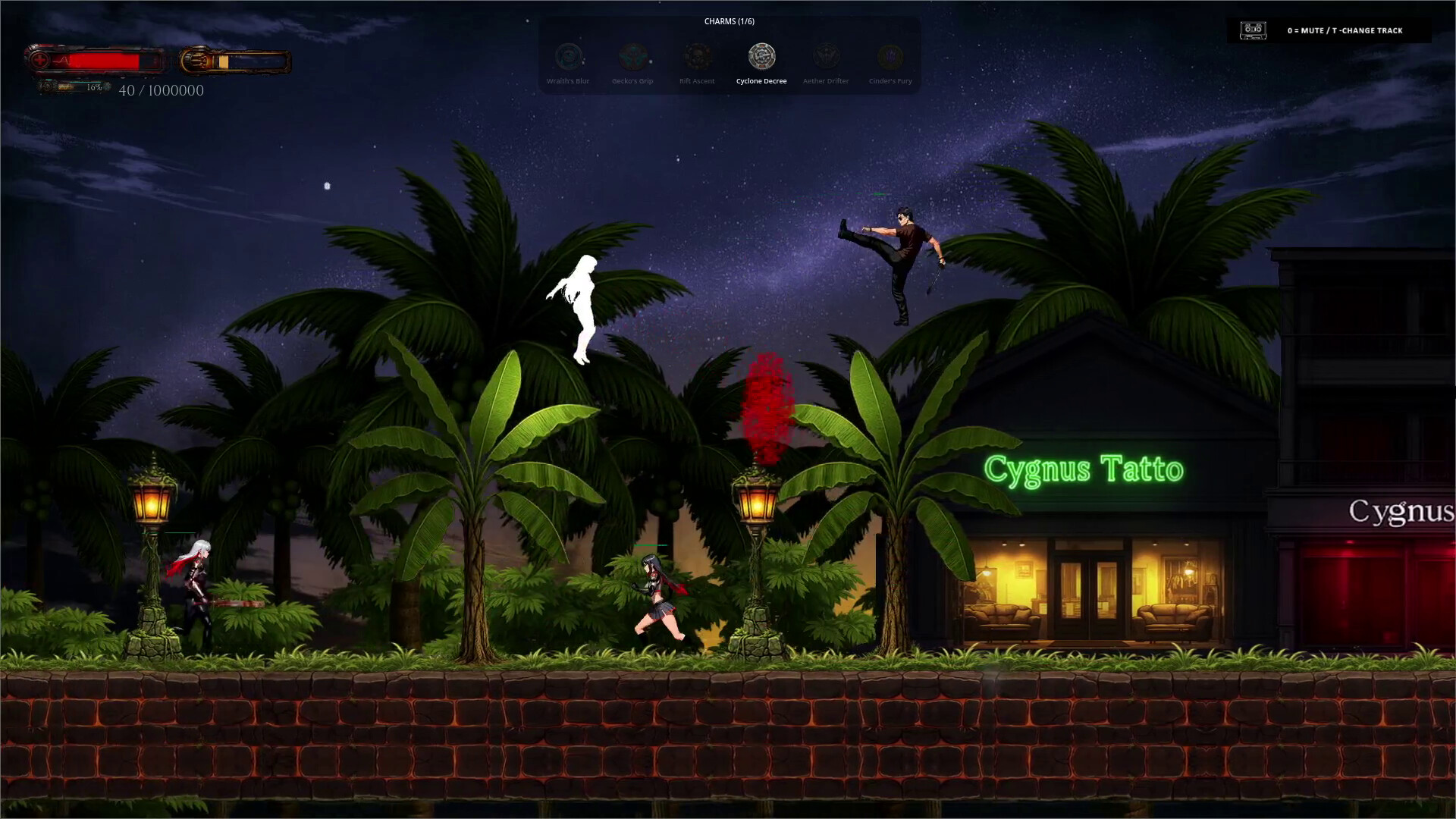Activate the Cyclone Decree charm
The height and width of the screenshot is (819, 1456).
click(761, 57)
